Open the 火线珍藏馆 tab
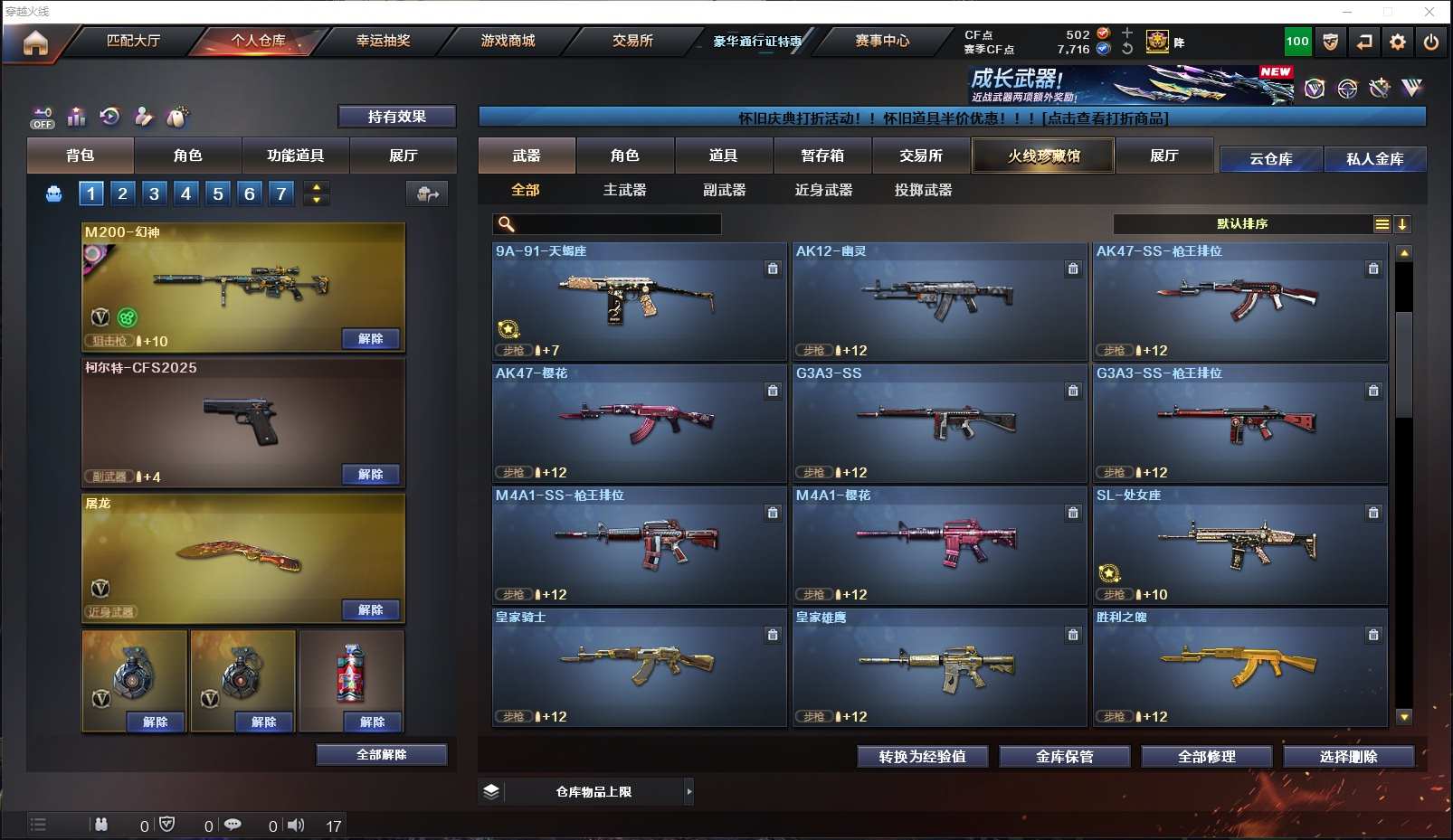 tap(1043, 156)
